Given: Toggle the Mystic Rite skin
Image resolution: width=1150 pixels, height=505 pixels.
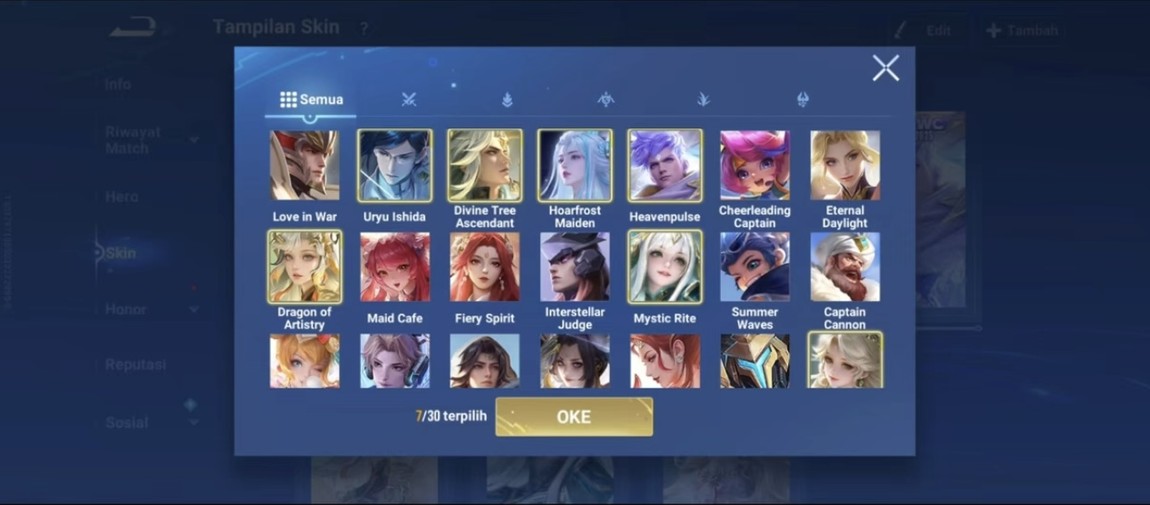Looking at the screenshot, I should [665, 267].
